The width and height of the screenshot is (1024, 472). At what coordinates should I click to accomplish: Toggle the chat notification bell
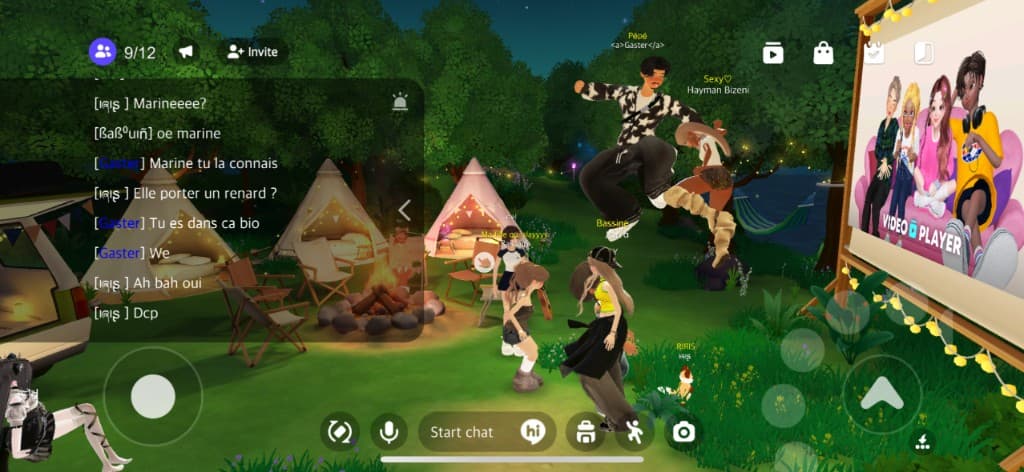(400, 101)
